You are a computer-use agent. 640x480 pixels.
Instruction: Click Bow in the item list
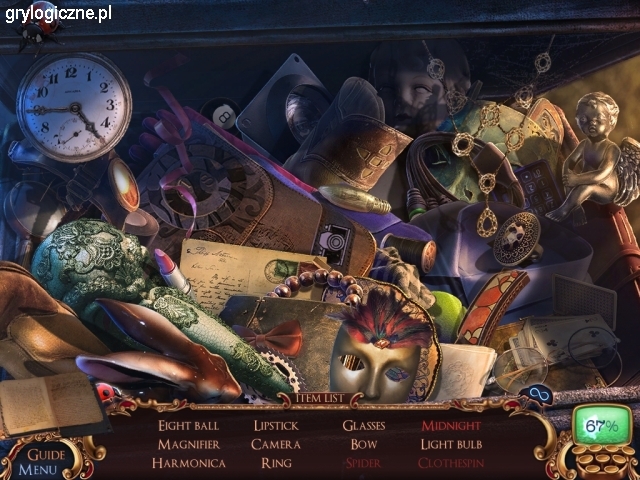point(364,444)
